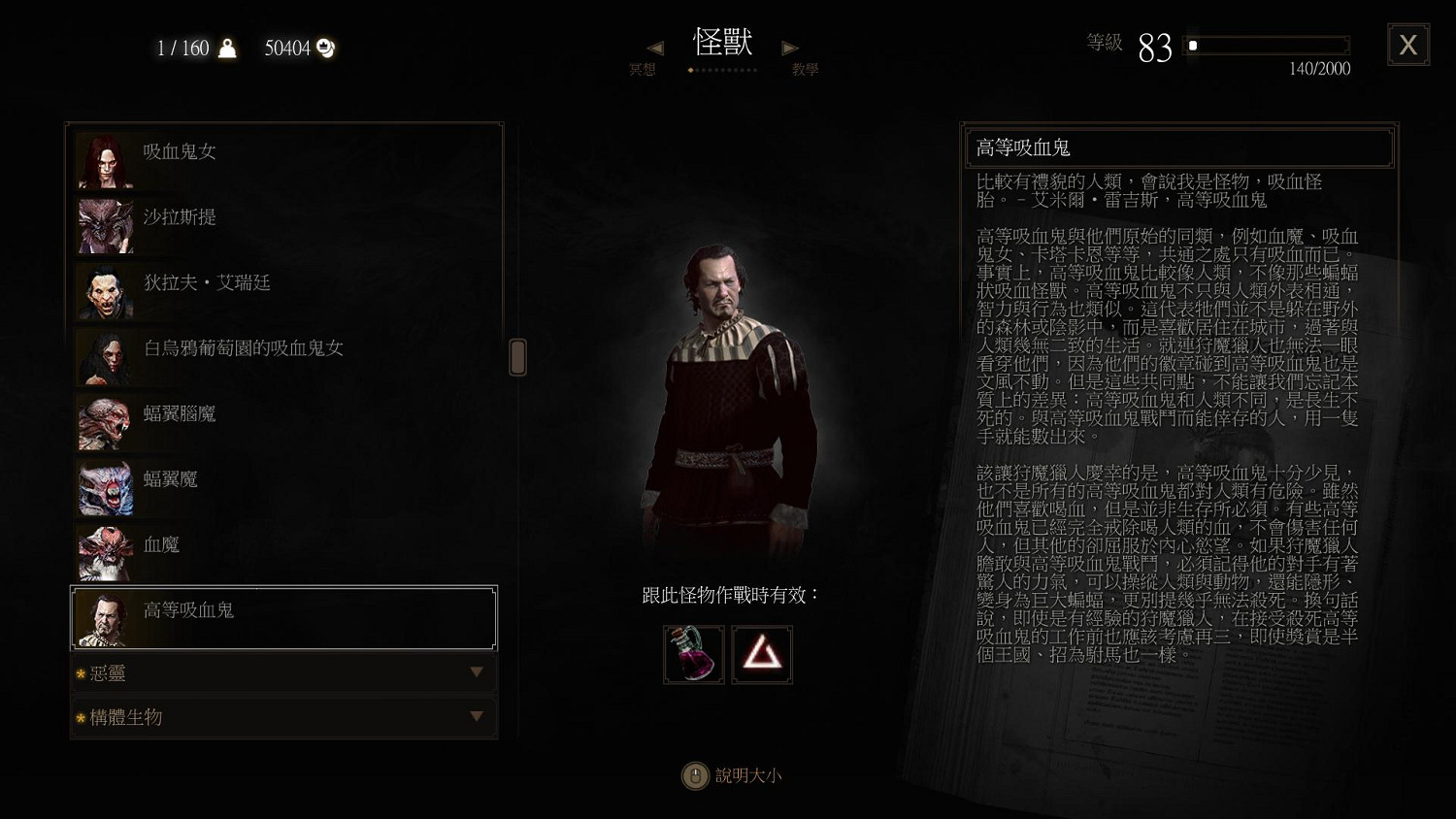Click the 蝙翼腦魔 creature portrait

click(105, 422)
